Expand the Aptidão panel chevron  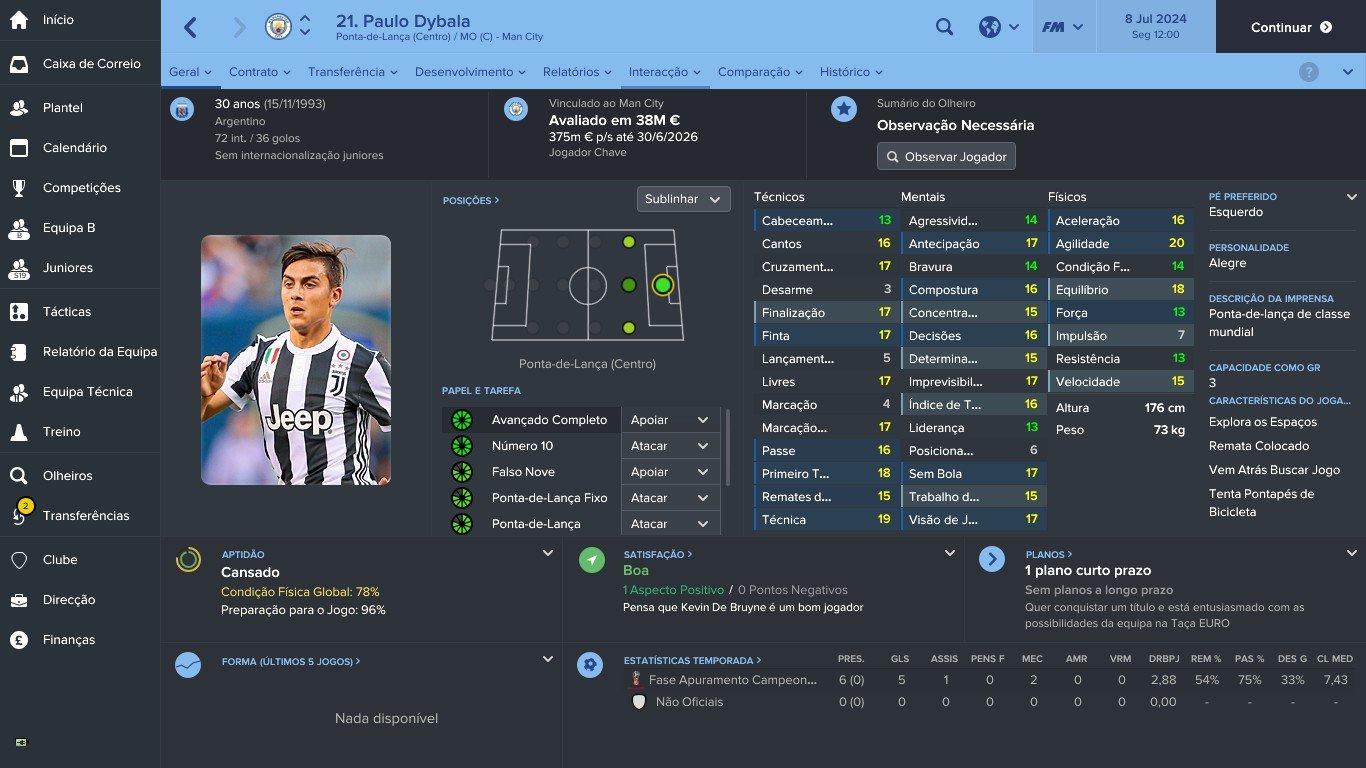coord(548,553)
